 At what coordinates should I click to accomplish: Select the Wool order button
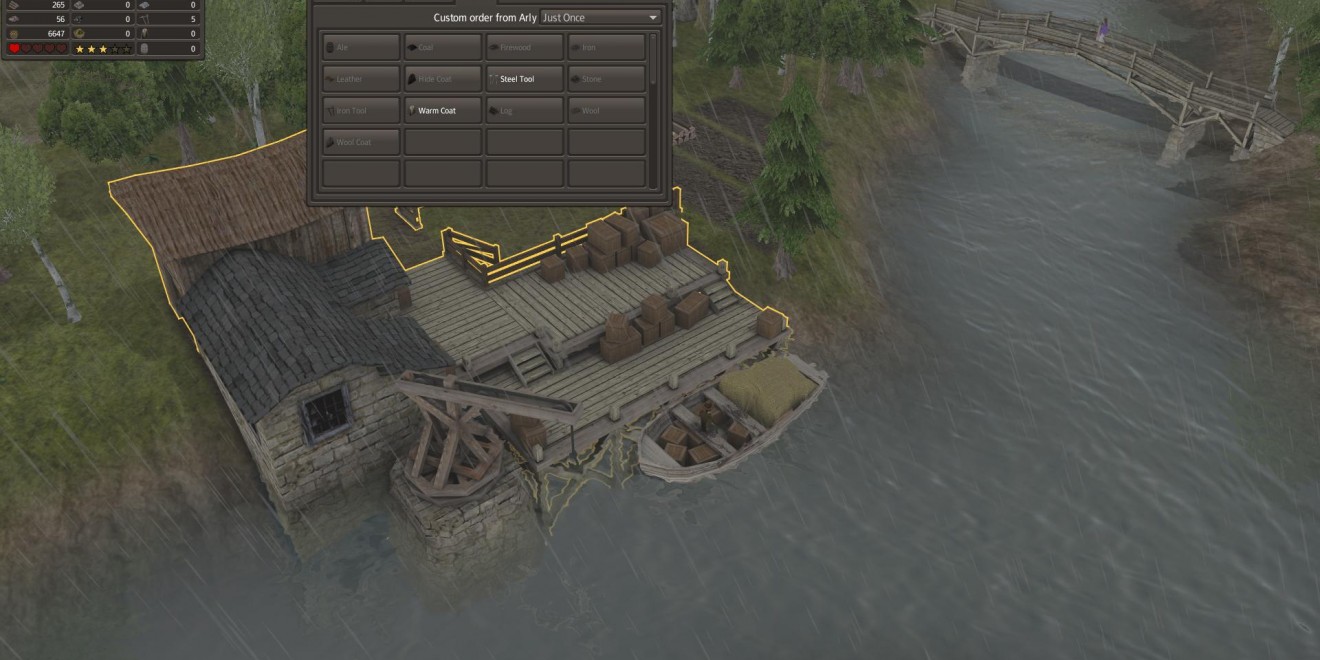point(606,110)
